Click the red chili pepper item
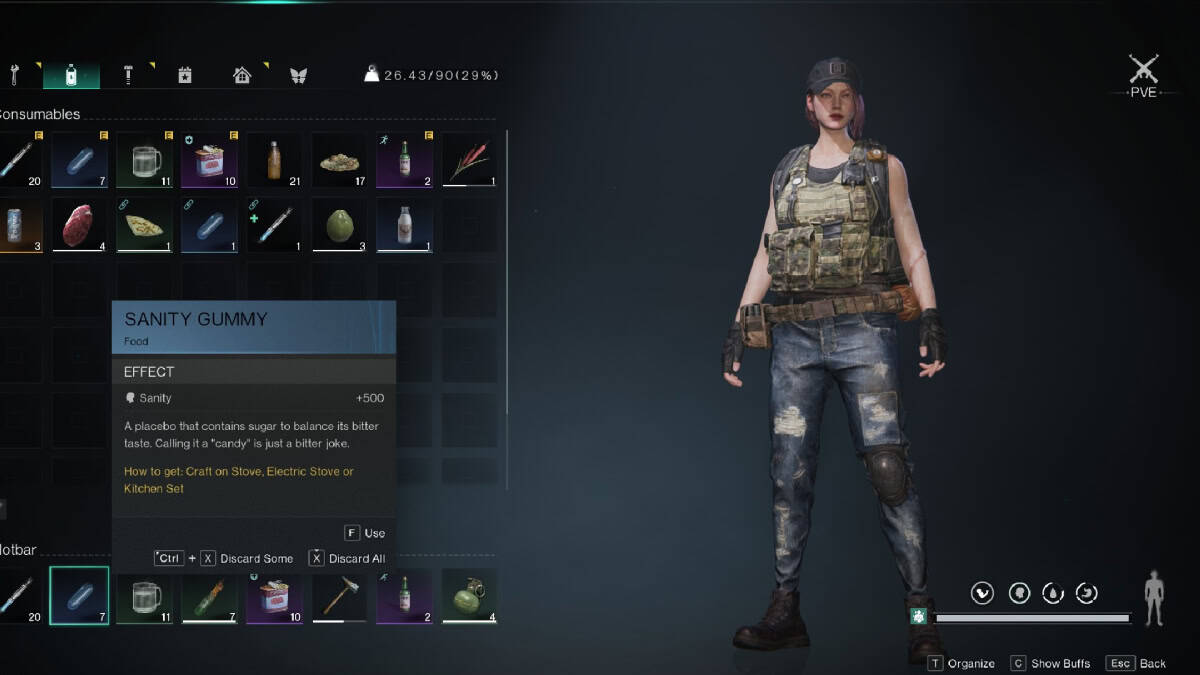This screenshot has height=675, width=1200. click(x=469, y=160)
